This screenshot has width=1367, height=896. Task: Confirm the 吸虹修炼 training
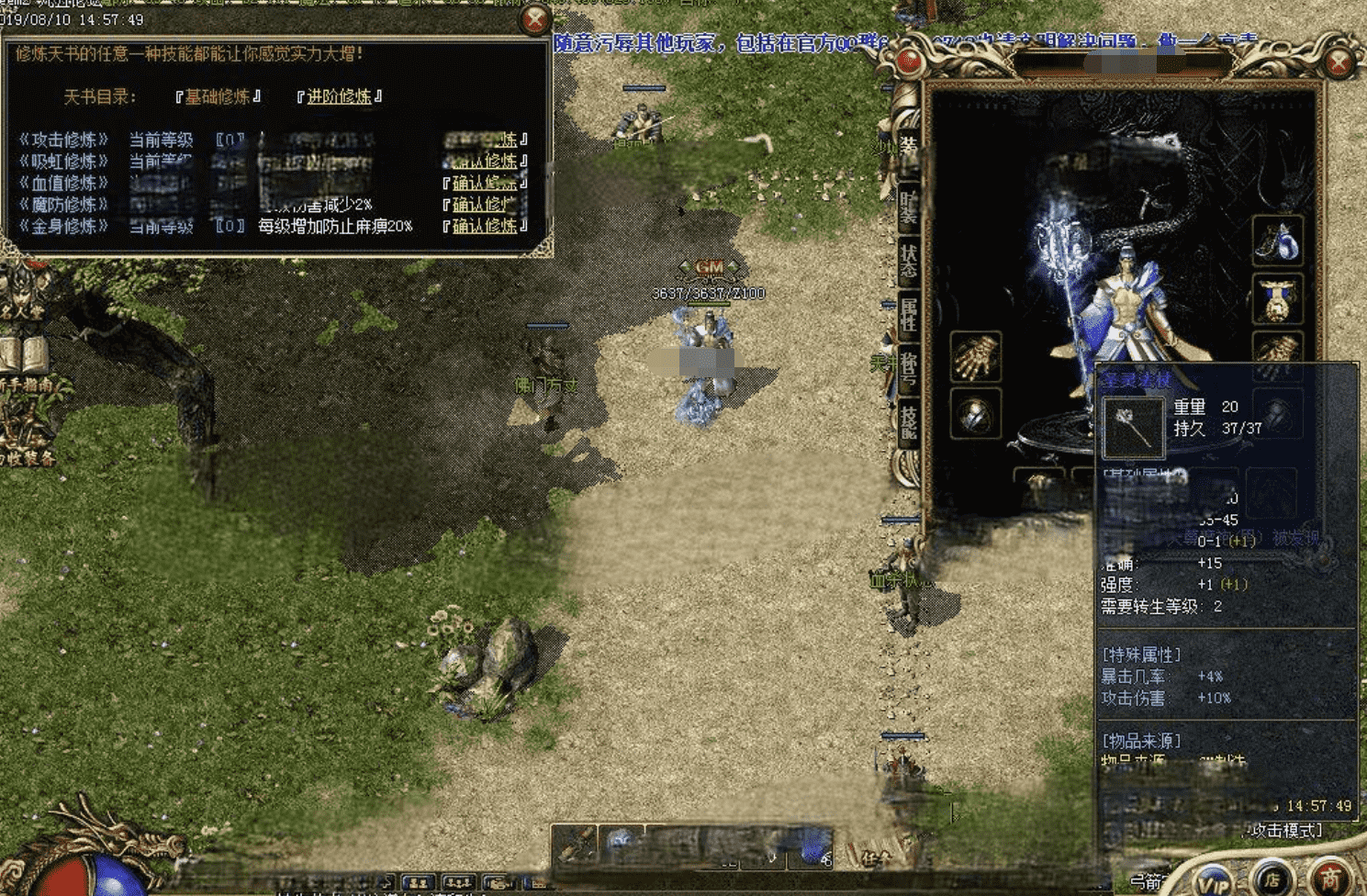(484, 162)
